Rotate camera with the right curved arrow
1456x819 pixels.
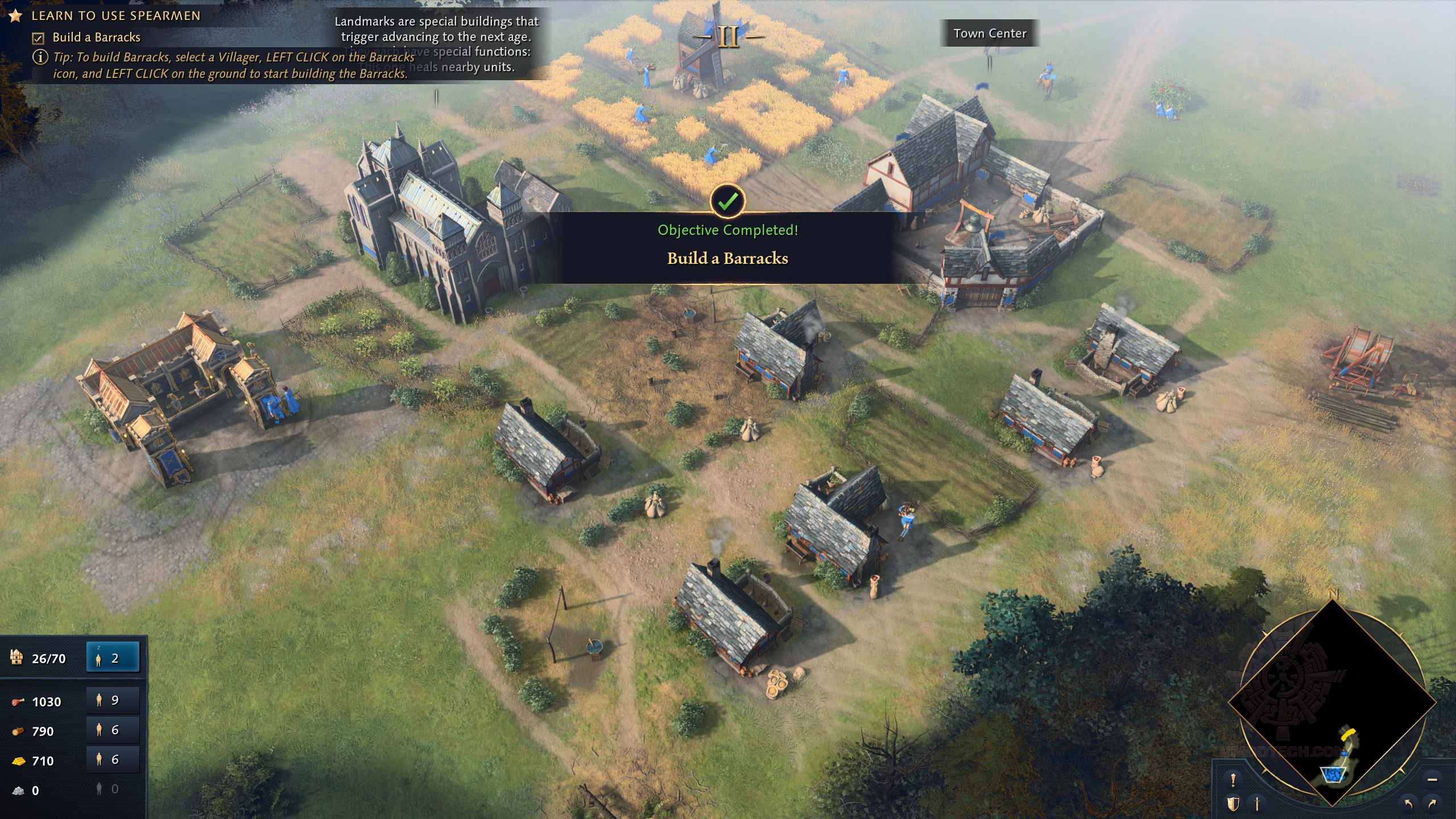pyautogui.click(x=1432, y=804)
